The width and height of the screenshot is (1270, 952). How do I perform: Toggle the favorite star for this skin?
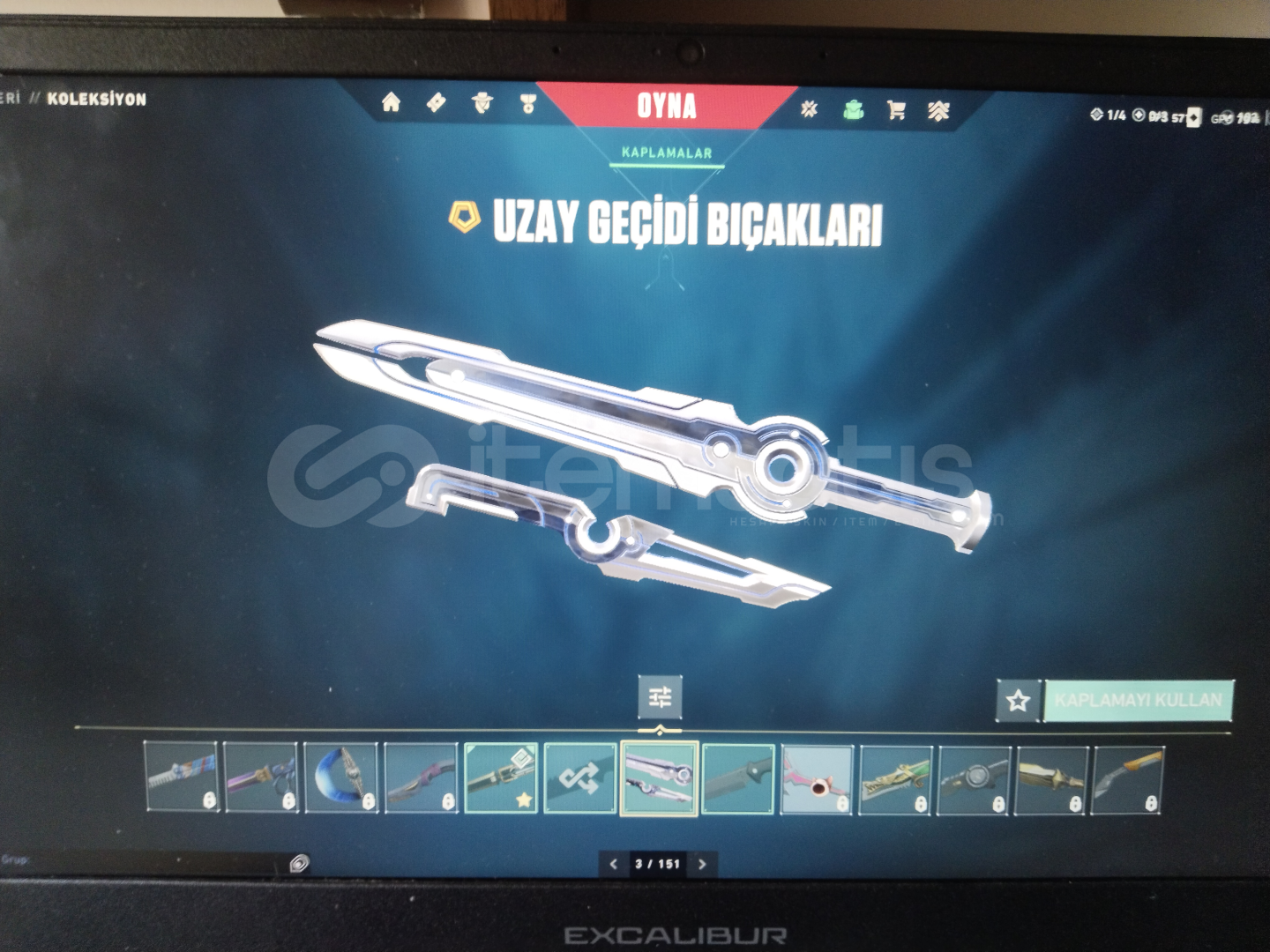coord(1019,701)
